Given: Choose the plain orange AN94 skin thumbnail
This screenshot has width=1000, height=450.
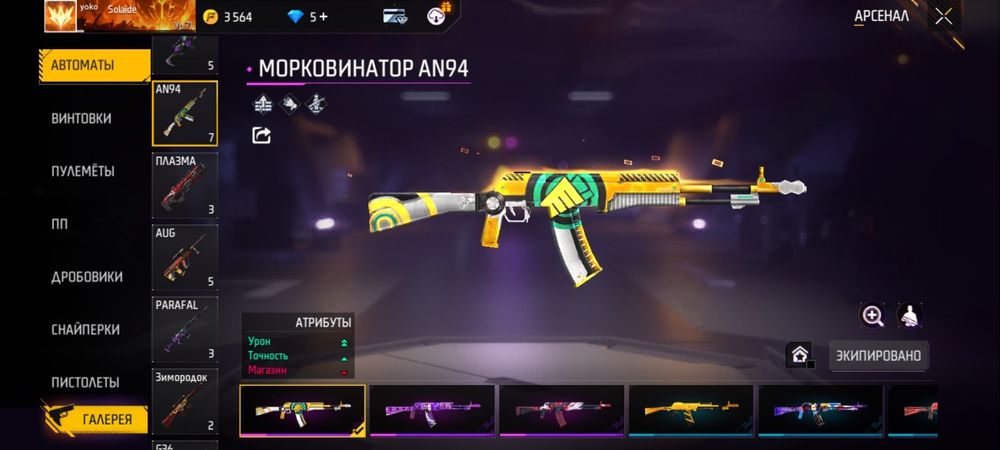Looking at the screenshot, I should point(690,410).
